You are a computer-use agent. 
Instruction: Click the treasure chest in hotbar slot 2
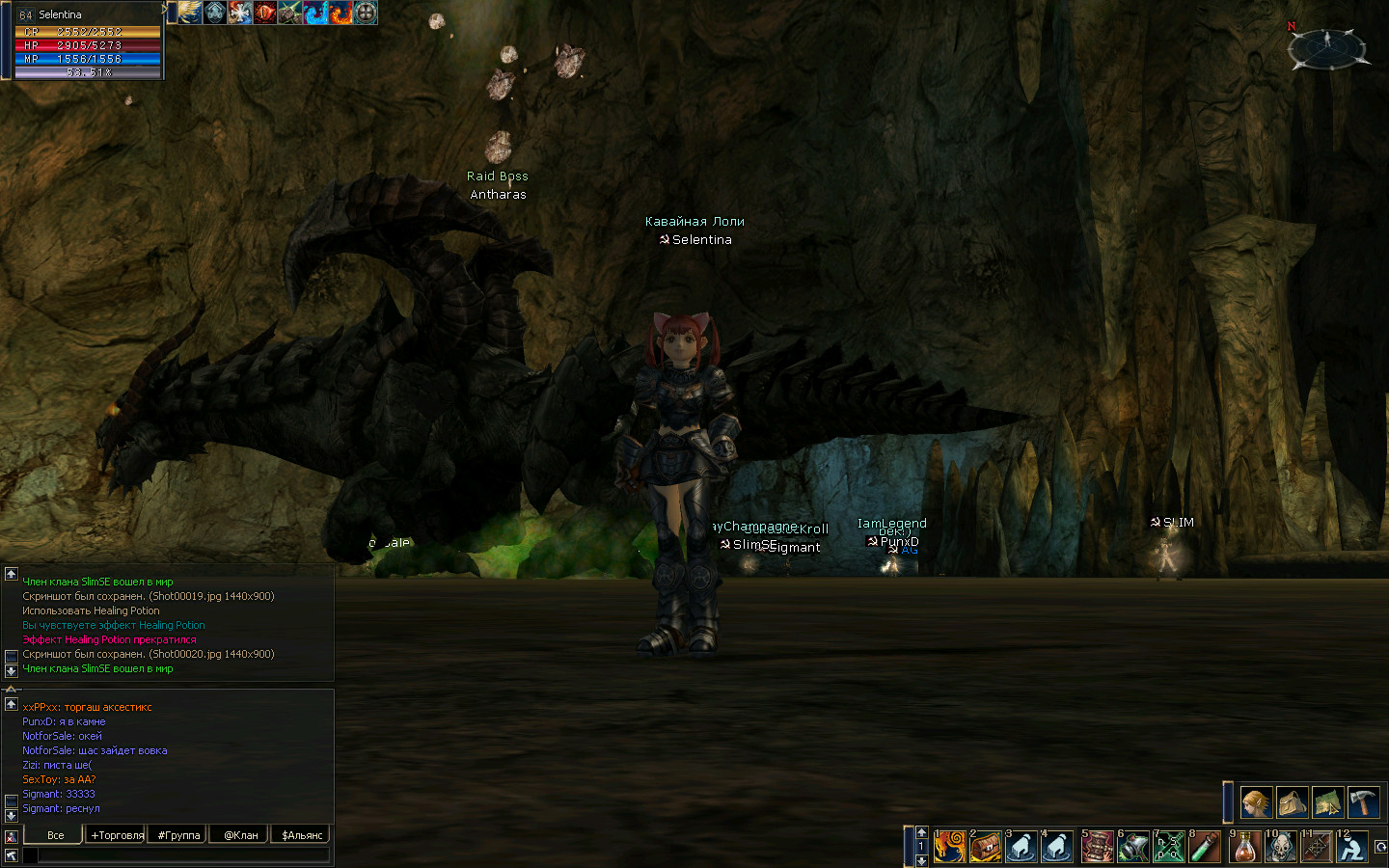click(x=986, y=847)
